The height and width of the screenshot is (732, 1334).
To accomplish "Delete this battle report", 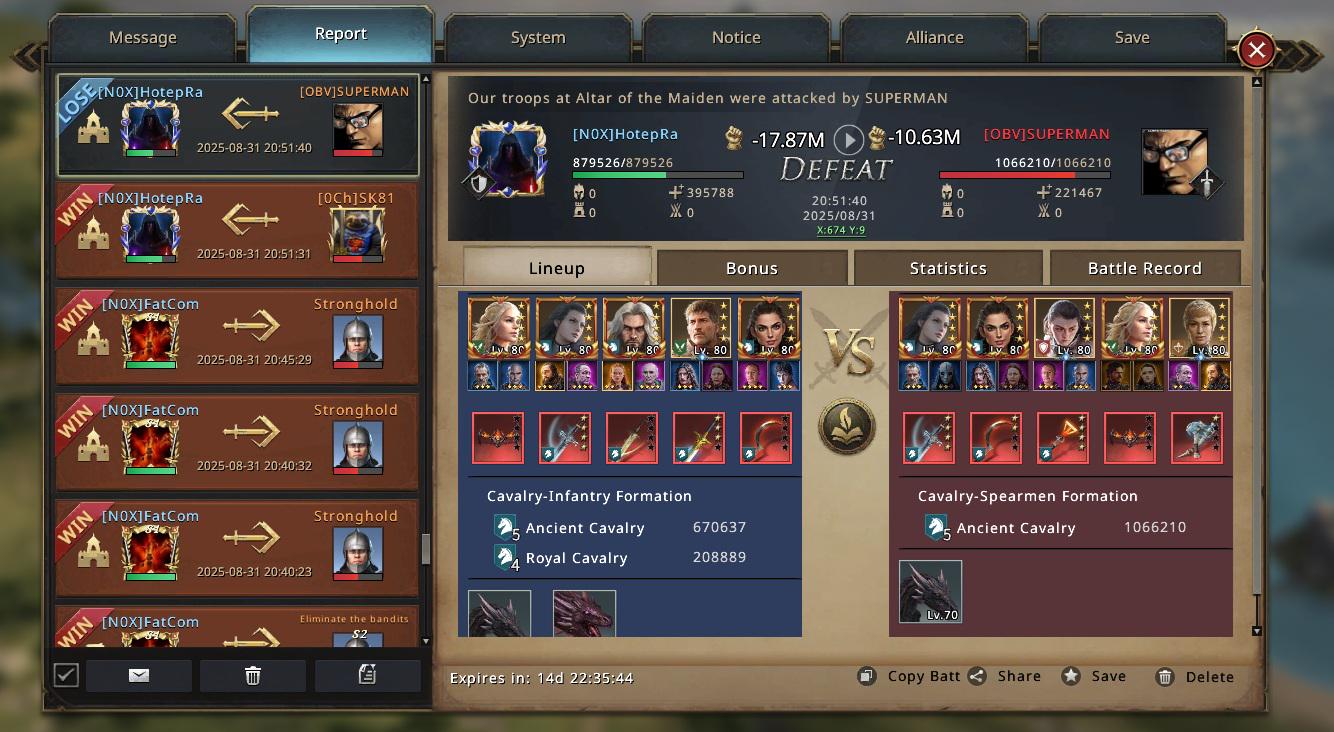I will coord(1195,677).
